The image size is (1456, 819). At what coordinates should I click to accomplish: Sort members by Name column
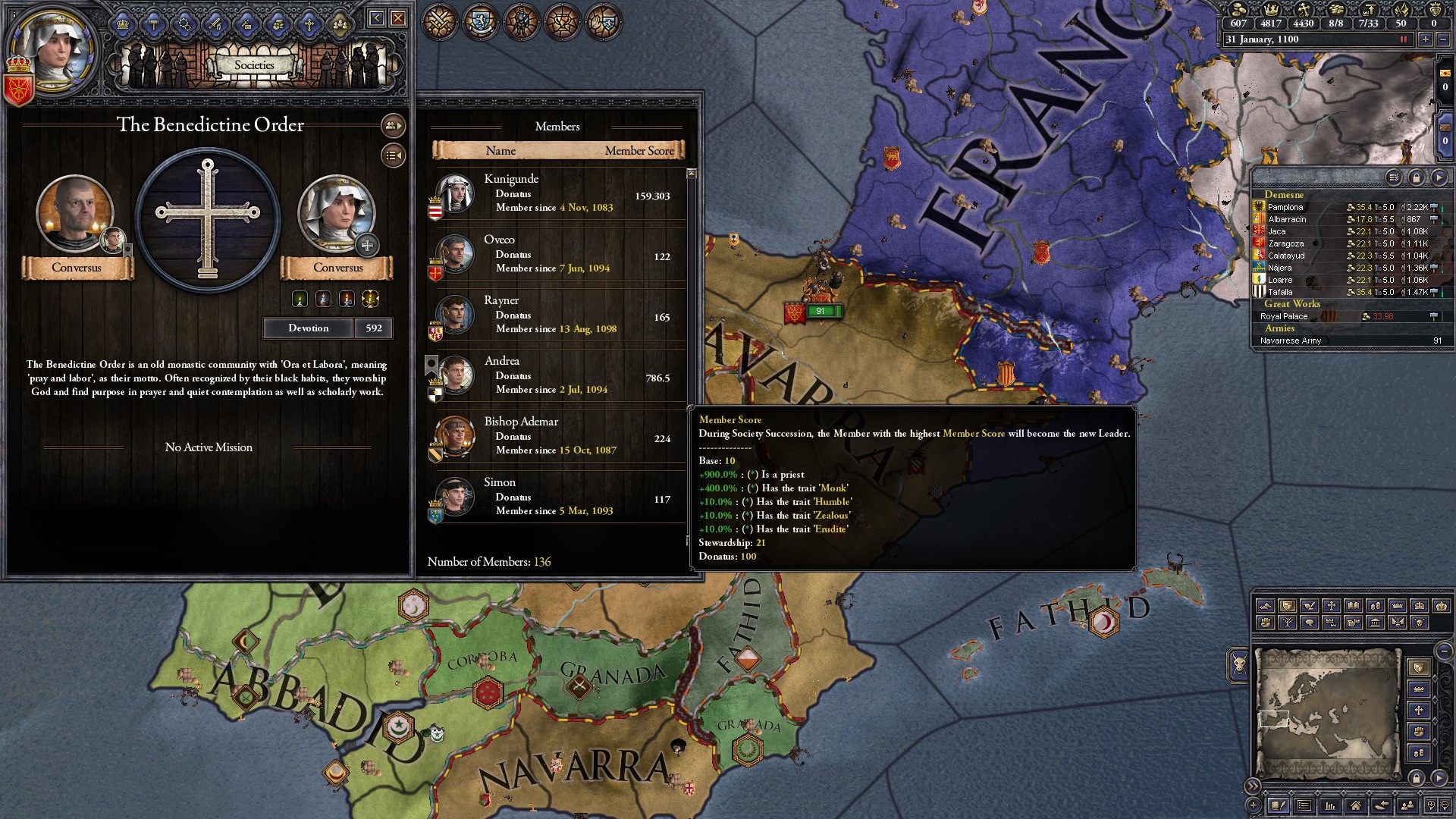[500, 151]
